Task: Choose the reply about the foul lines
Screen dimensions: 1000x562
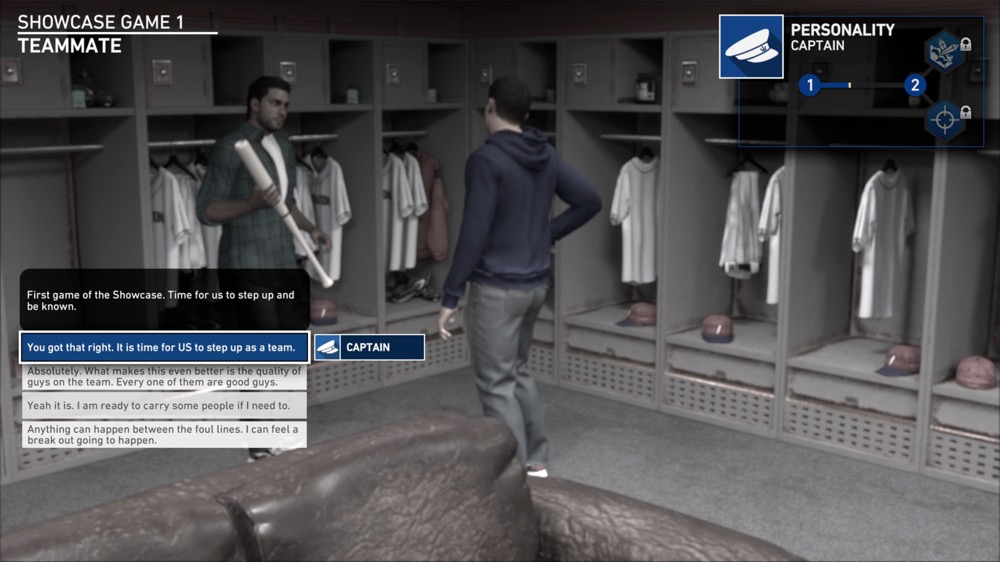Action: pos(164,434)
